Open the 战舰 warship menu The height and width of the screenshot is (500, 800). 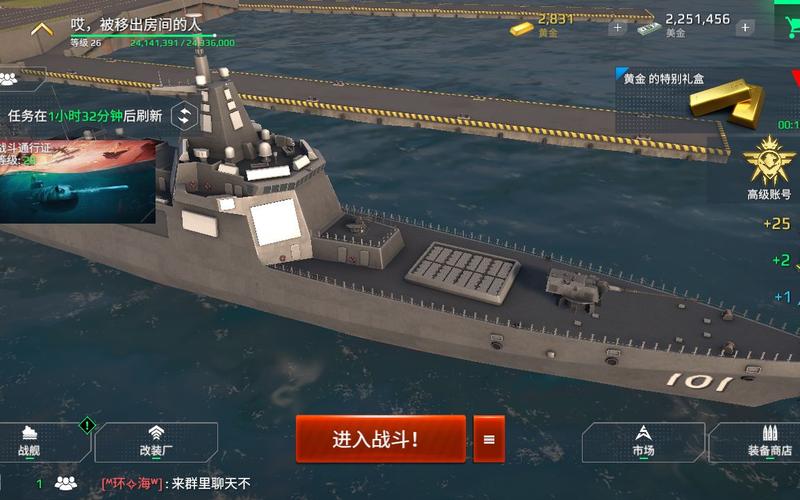[29, 441]
